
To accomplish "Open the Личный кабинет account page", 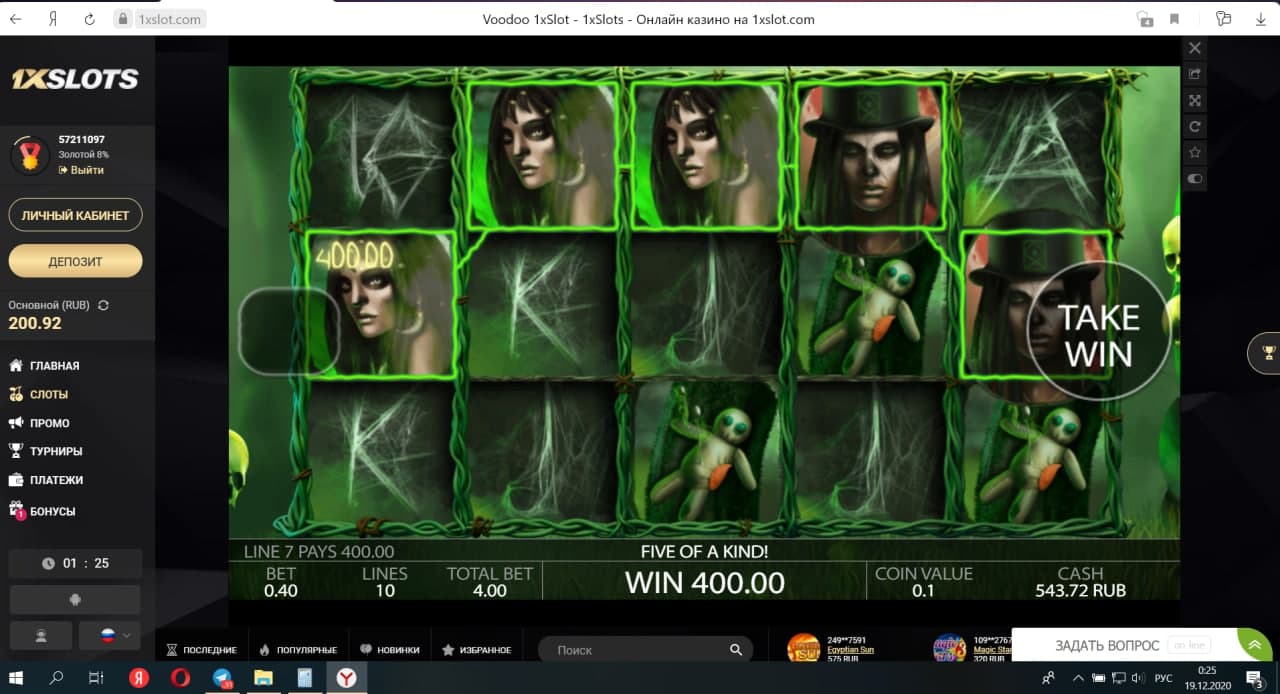I will coord(76,215).
